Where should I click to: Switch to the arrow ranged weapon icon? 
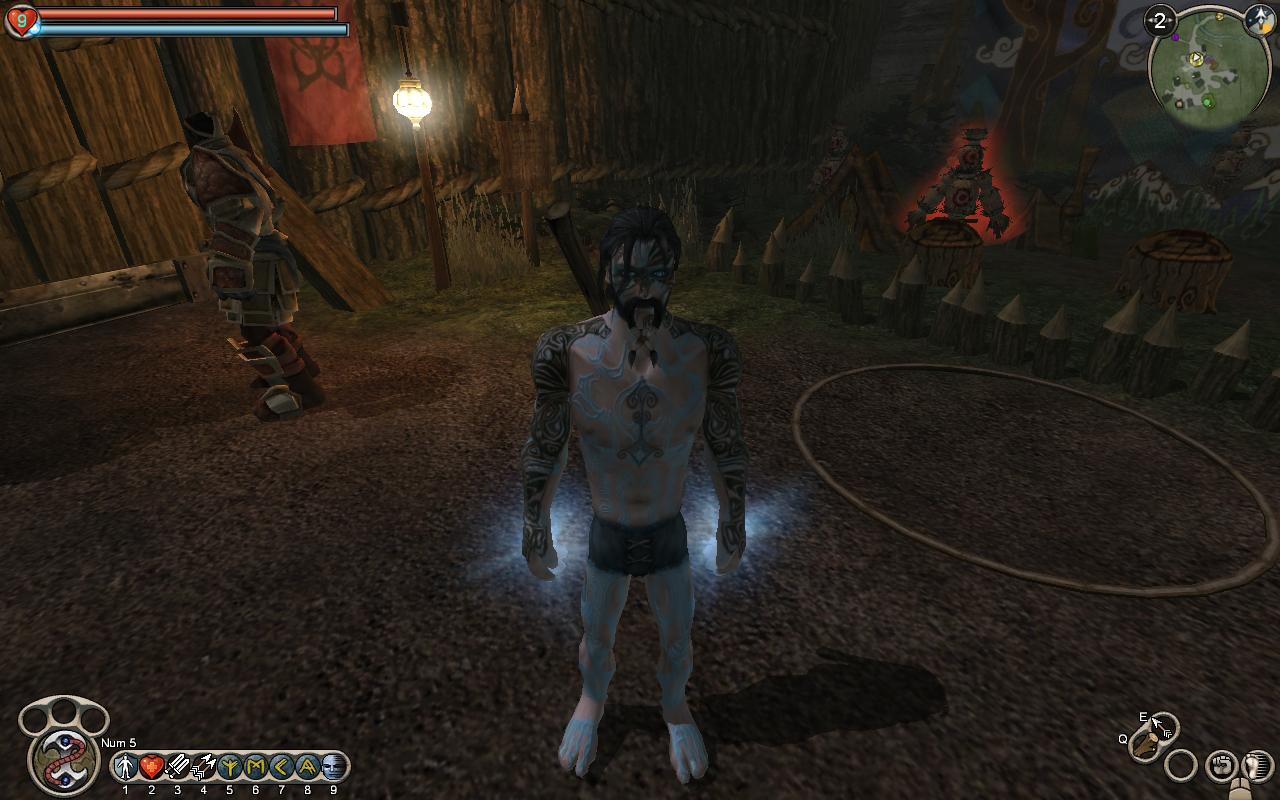(1163, 726)
